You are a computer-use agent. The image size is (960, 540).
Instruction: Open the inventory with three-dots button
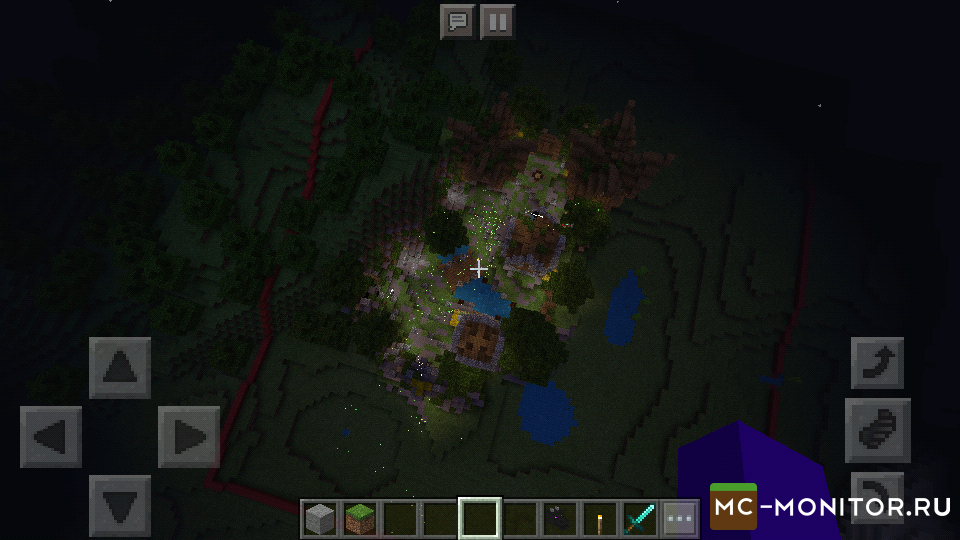point(680,518)
